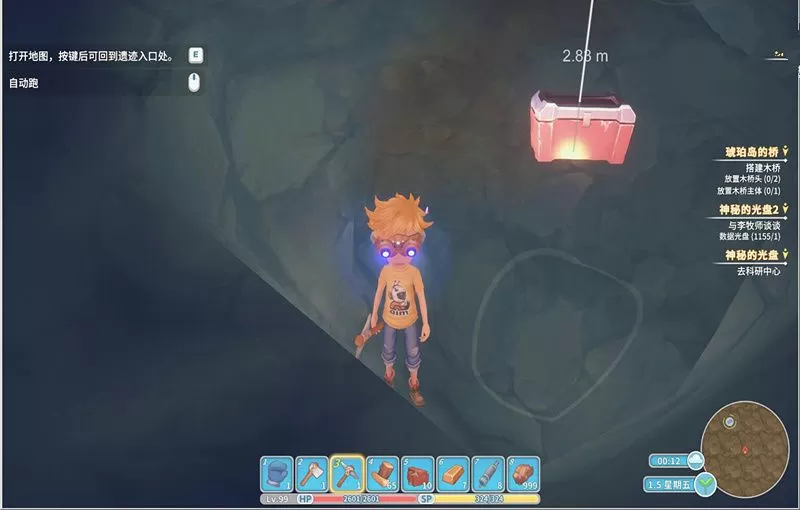This screenshot has height=510, width=800.
Task: Select the hotbar slot holding 999 items
Action: coord(523,473)
